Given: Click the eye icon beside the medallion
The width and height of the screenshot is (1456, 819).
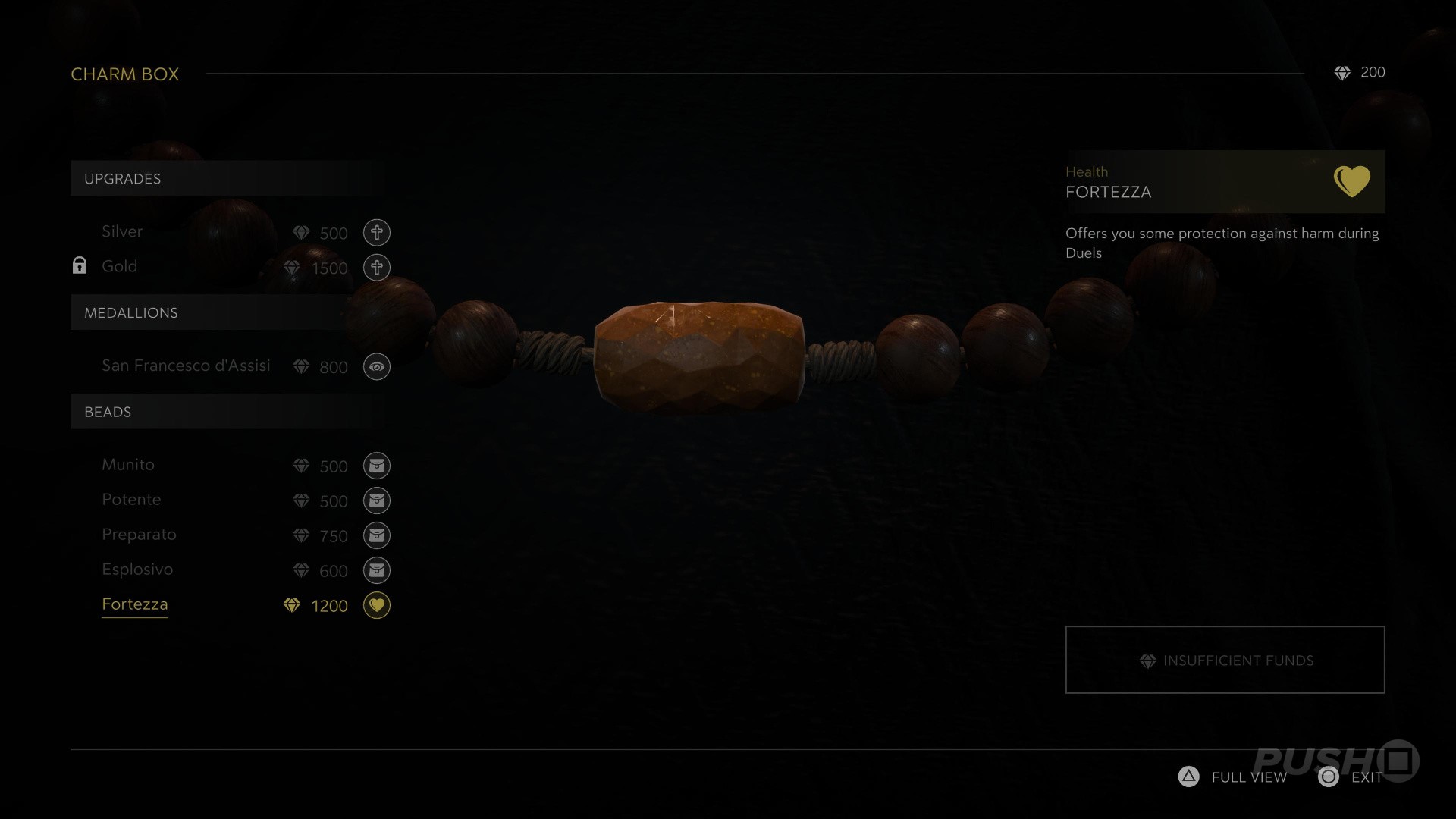Looking at the screenshot, I should point(377,367).
